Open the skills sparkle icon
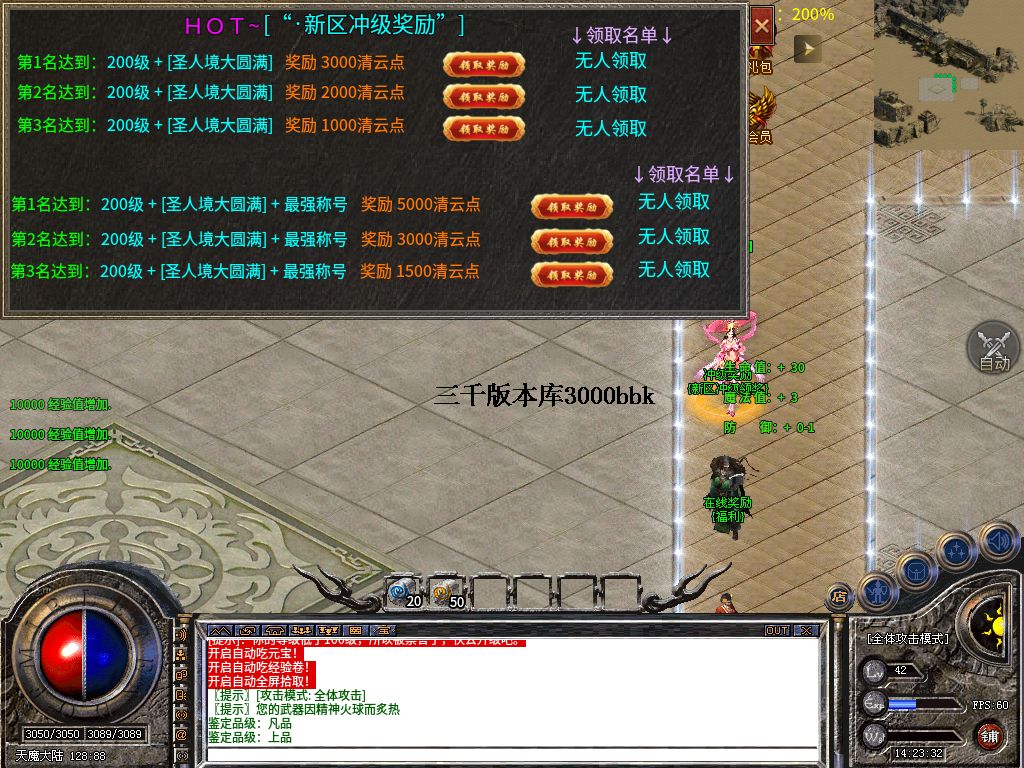 pyautogui.click(x=956, y=550)
